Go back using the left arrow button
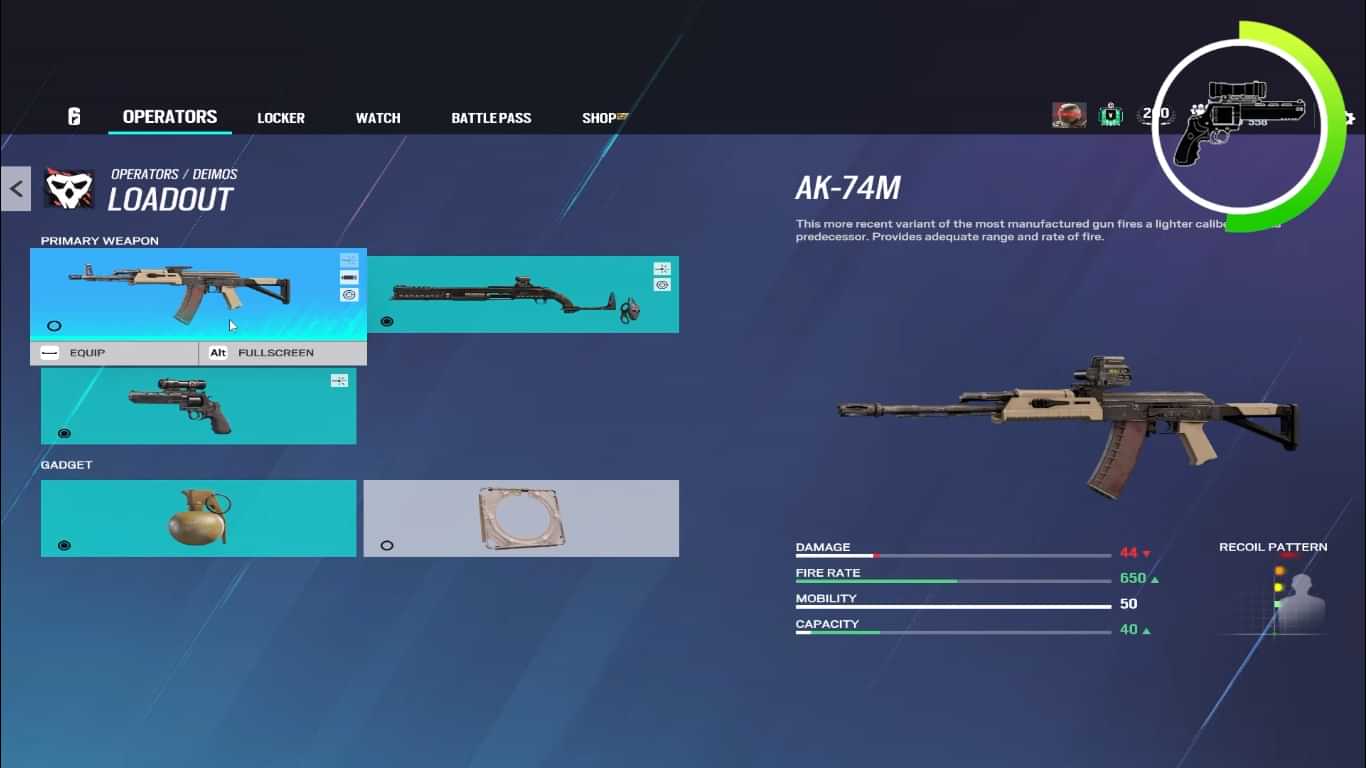Image resolution: width=1366 pixels, height=768 pixels. click(16, 188)
